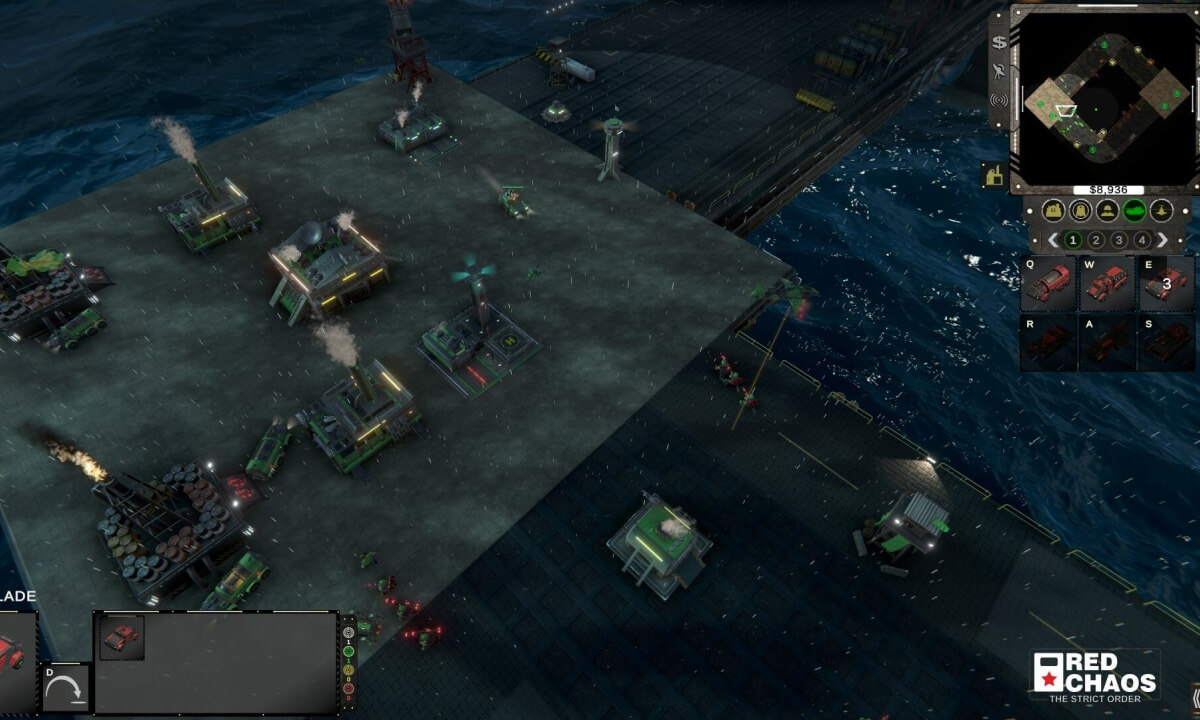Go to the next production queue arrow
The height and width of the screenshot is (720, 1200).
1162,240
